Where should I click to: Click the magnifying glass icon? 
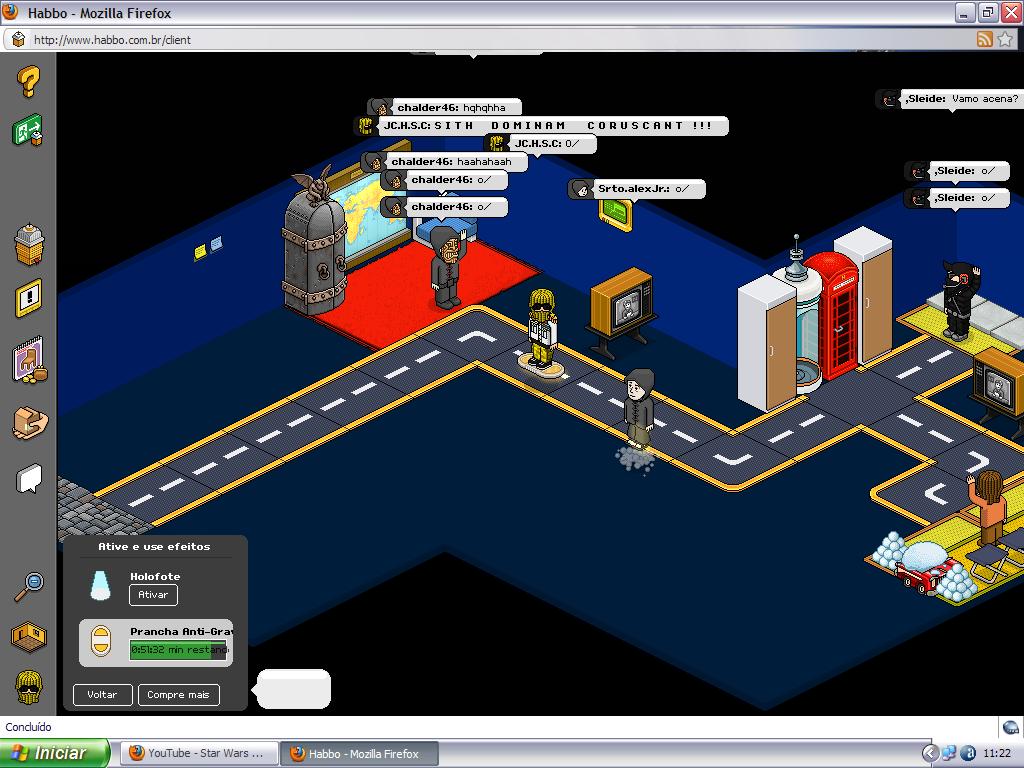click(x=29, y=586)
